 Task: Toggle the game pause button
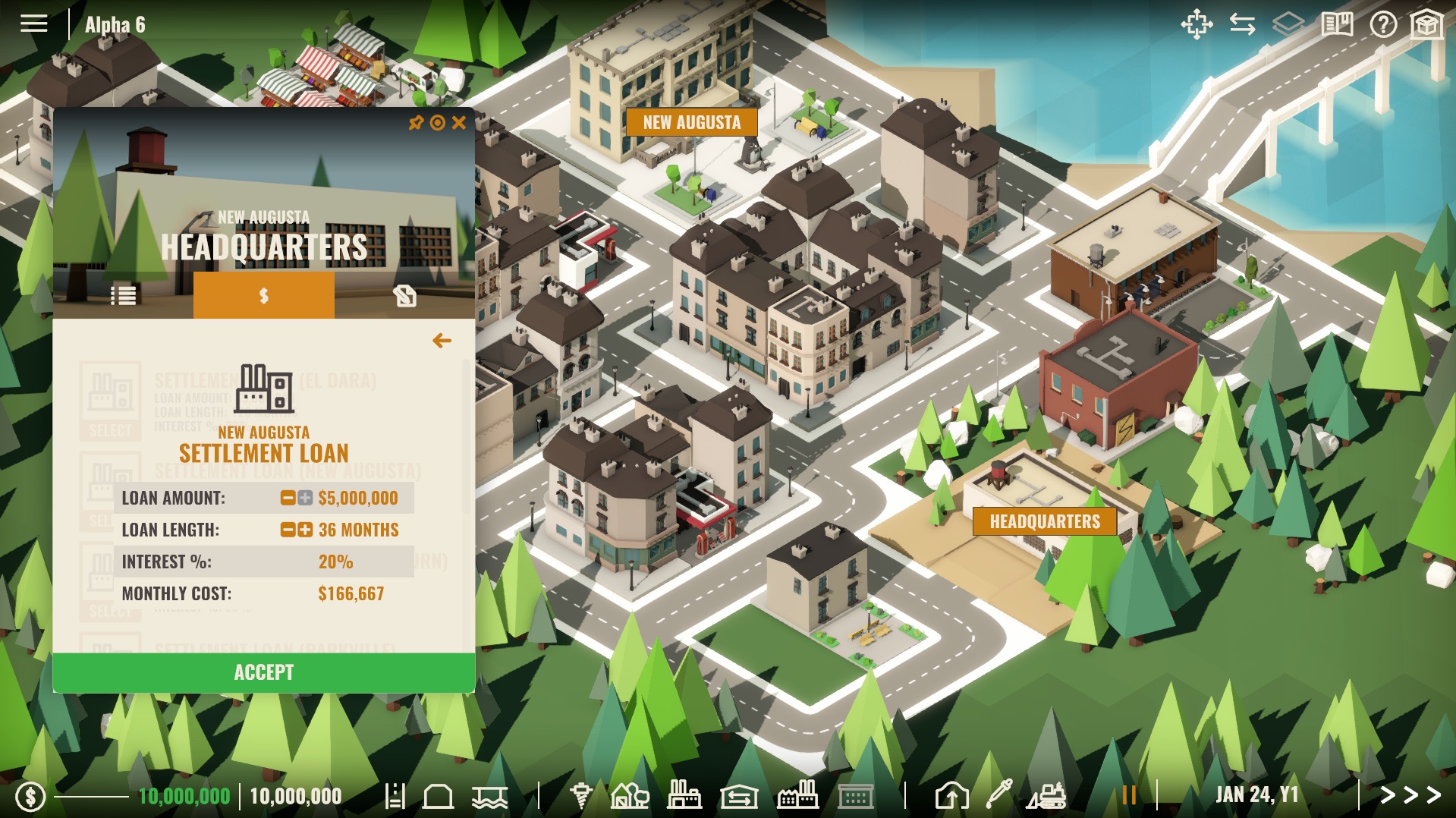tap(1129, 795)
